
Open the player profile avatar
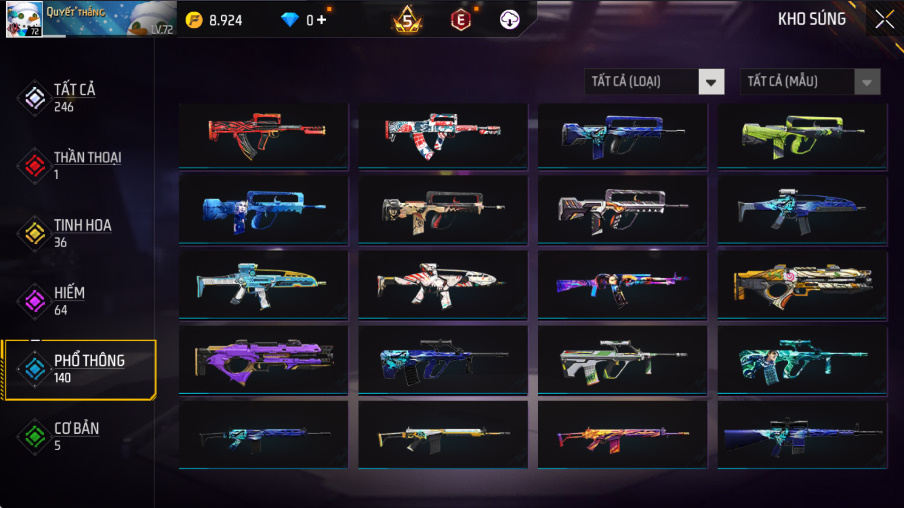[x=24, y=19]
